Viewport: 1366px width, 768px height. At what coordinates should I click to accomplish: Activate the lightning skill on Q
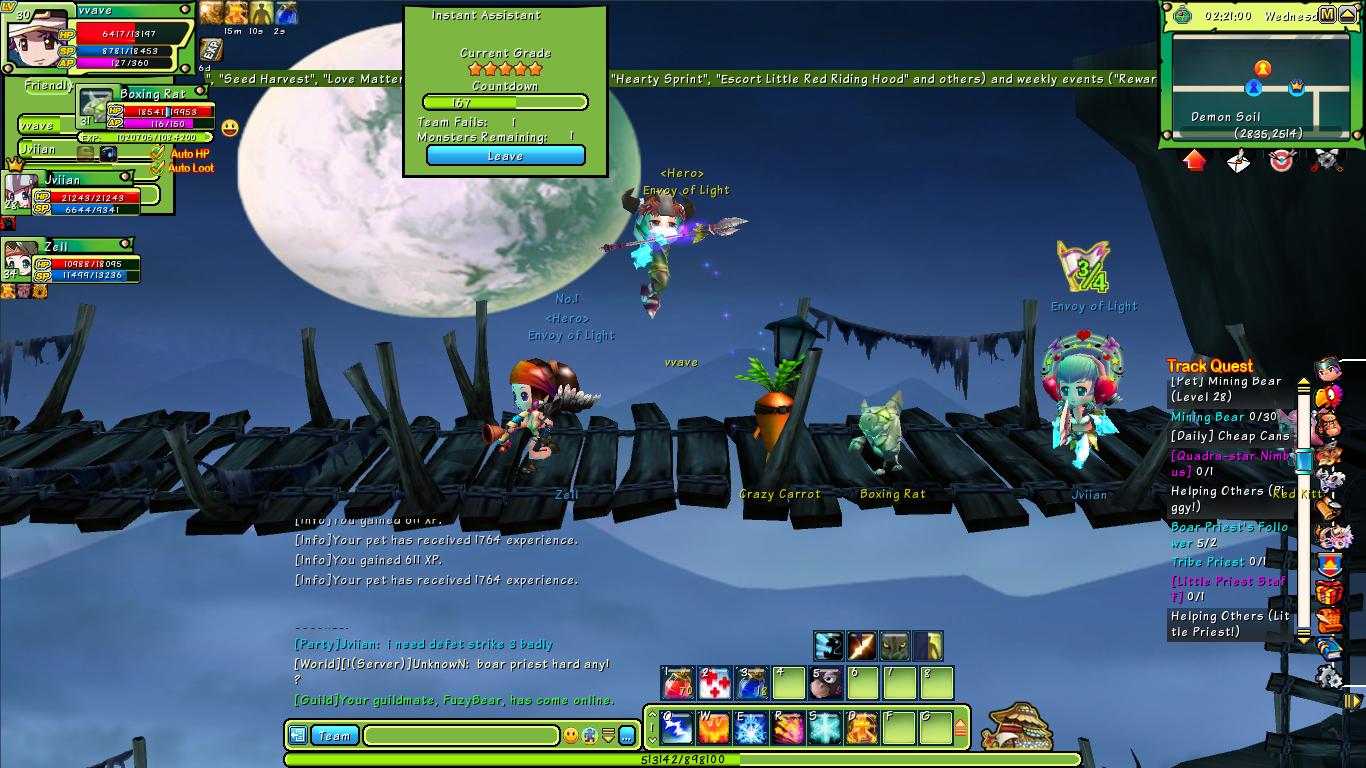[x=678, y=727]
